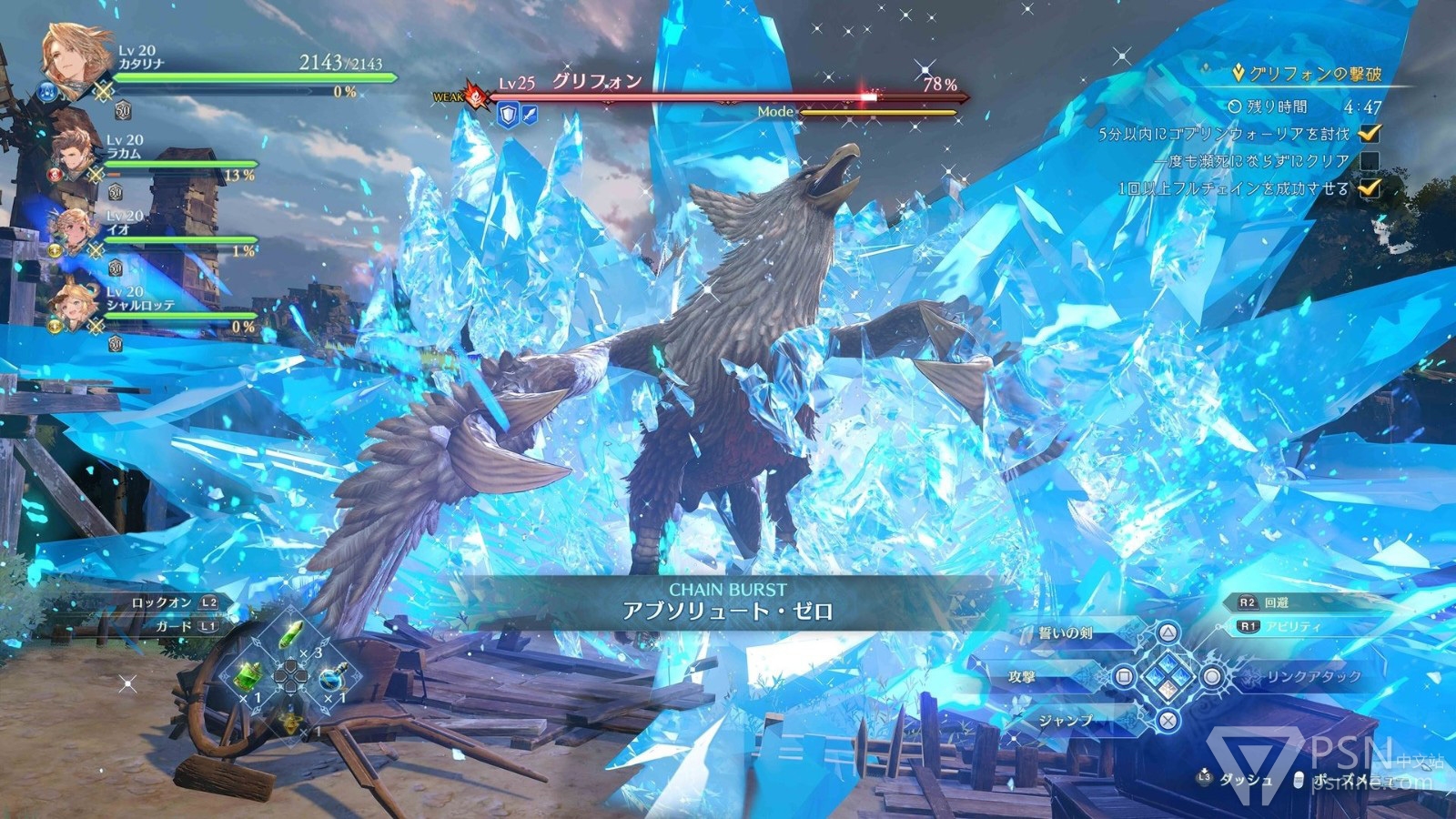Click the ジャンプ jump action label

(1066, 720)
